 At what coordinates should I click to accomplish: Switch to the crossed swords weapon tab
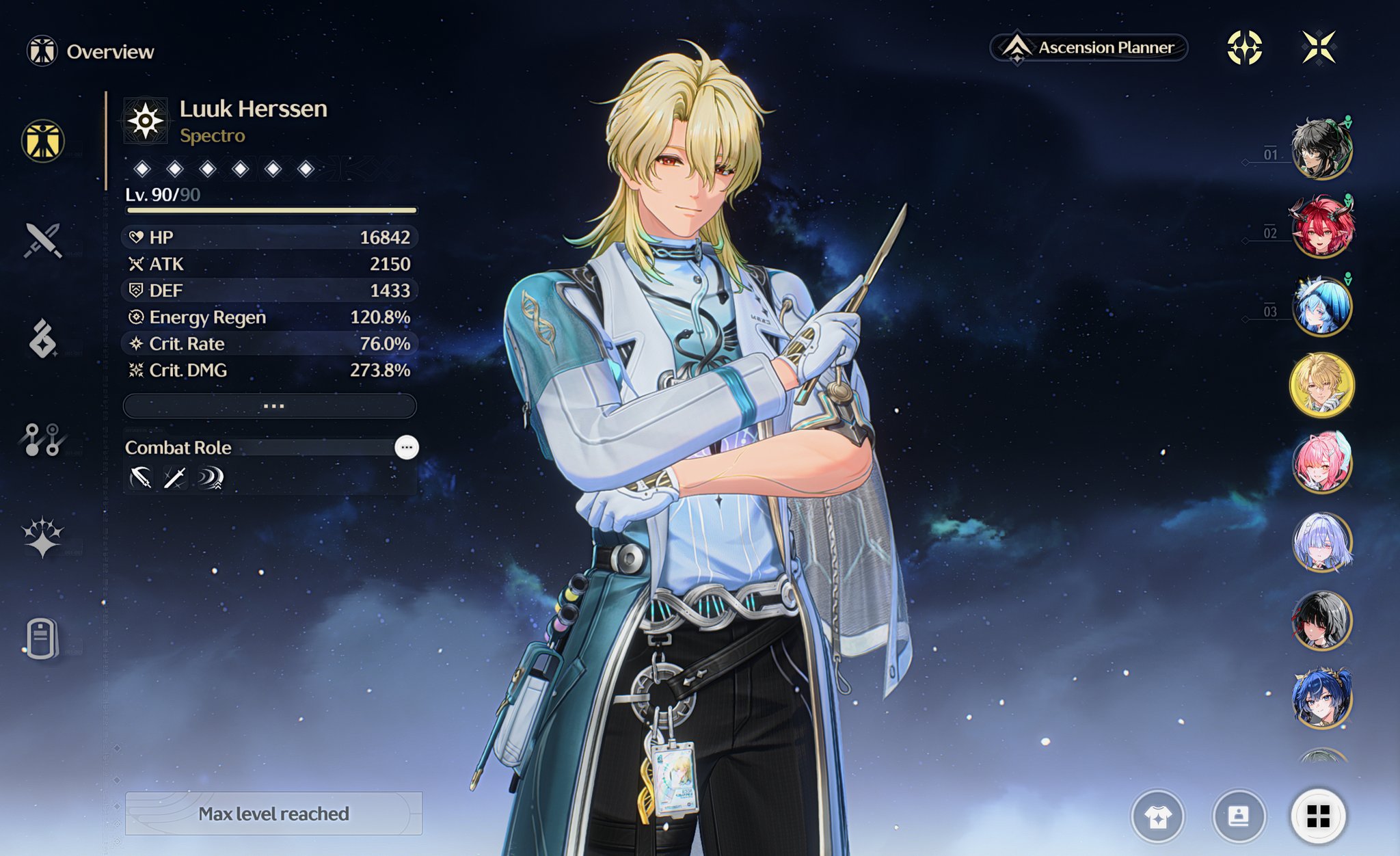click(x=43, y=240)
